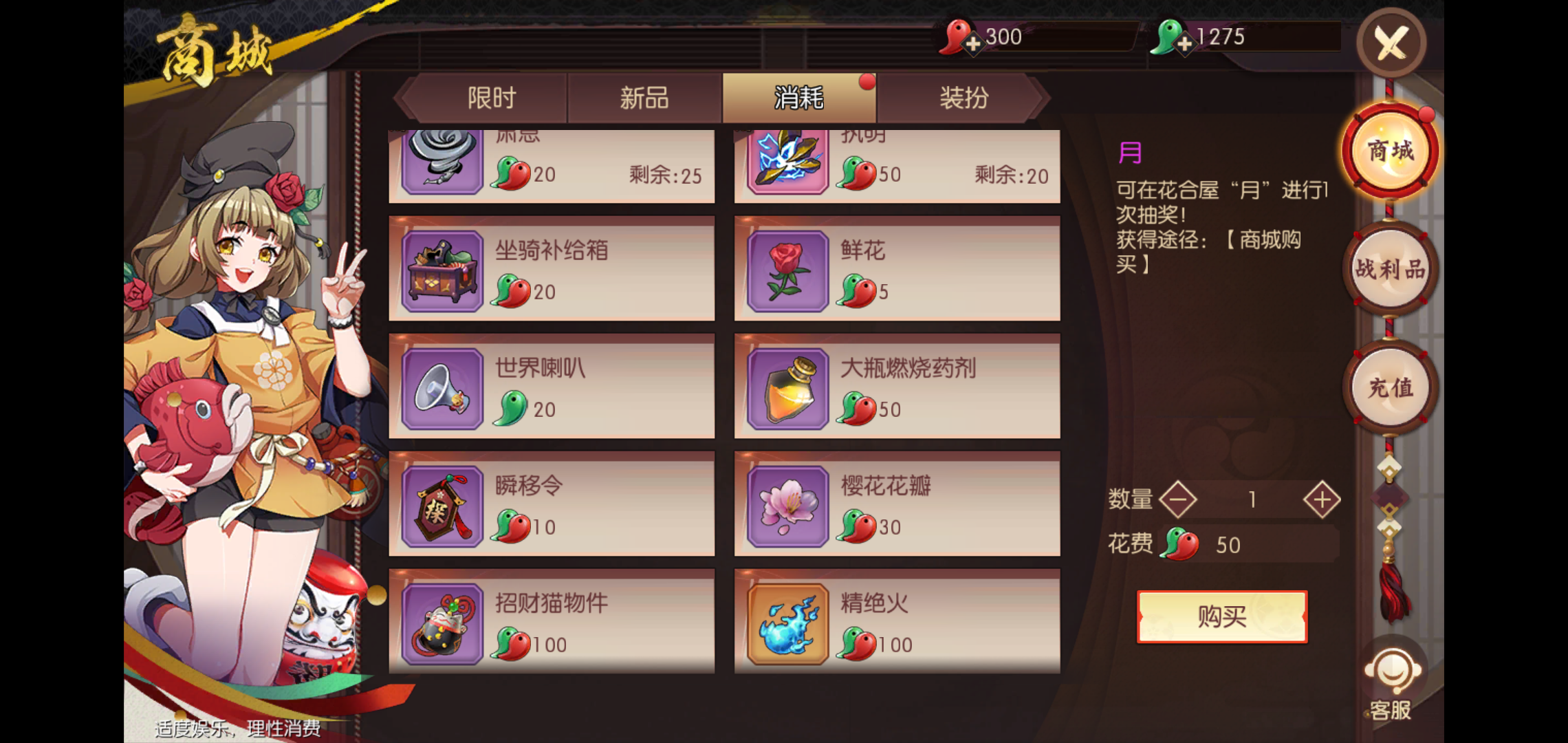Select the 坐骑补给箱 item icon
This screenshot has width=1568, height=743.
pos(442,270)
